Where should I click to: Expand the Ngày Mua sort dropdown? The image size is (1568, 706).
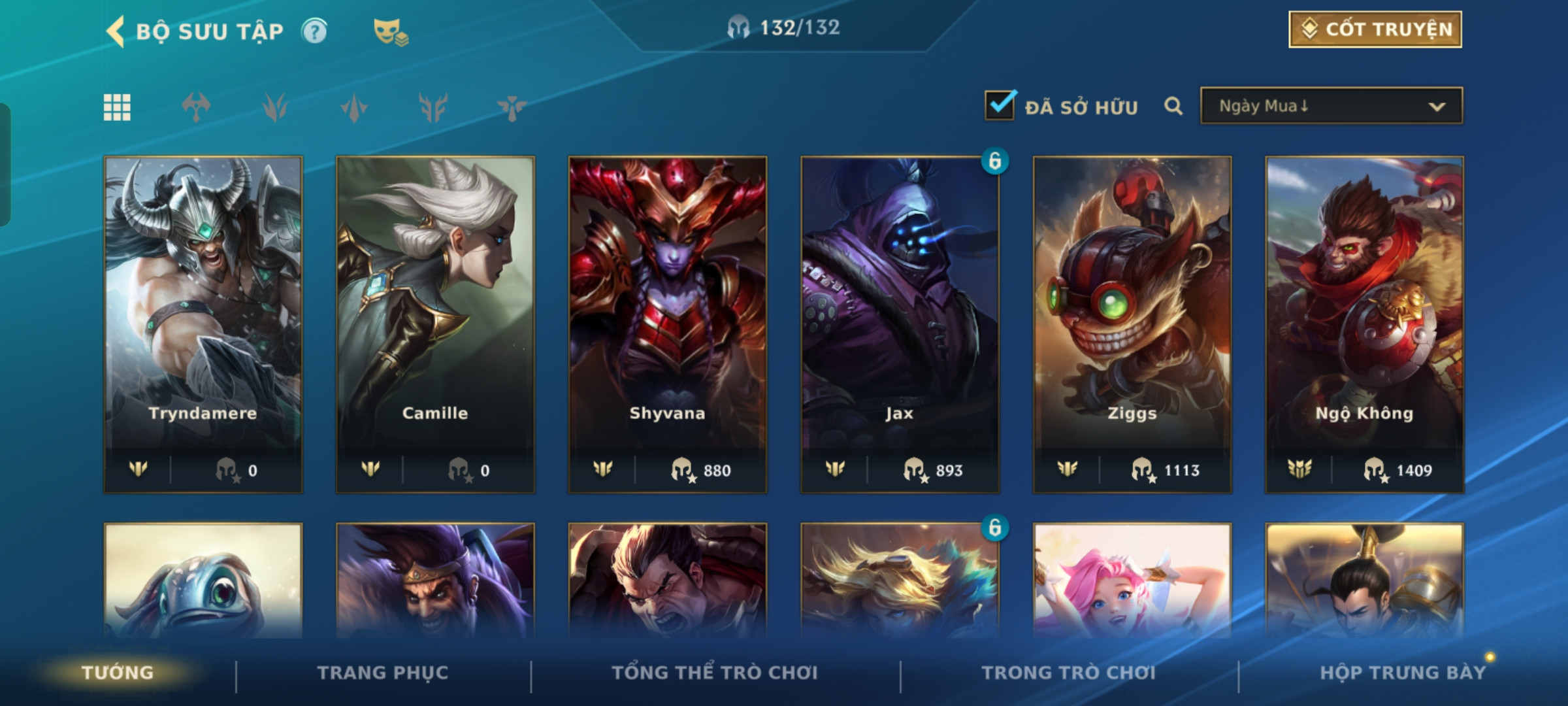tap(1331, 106)
